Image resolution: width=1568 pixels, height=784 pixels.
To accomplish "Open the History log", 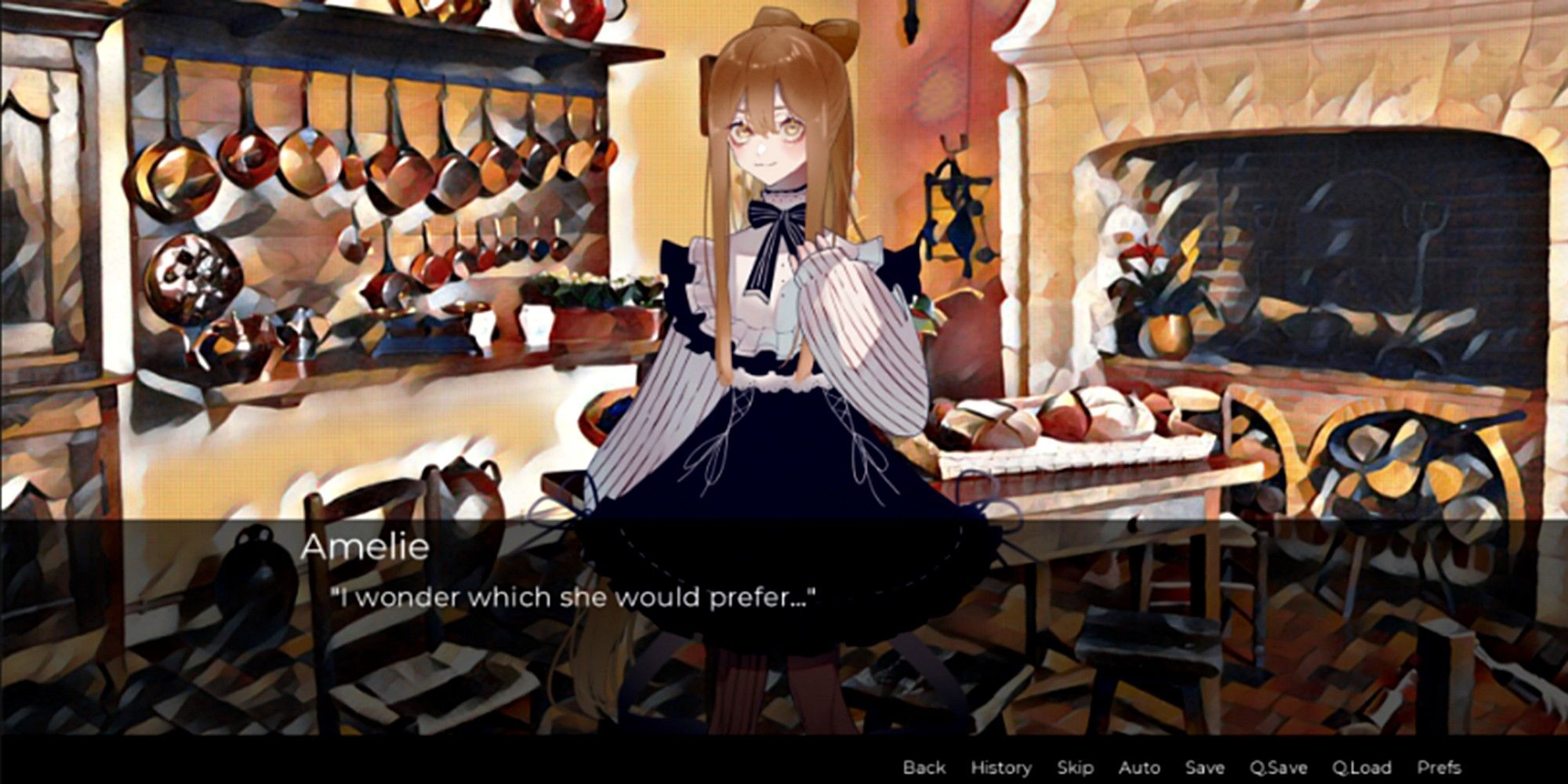I will [x=1001, y=768].
